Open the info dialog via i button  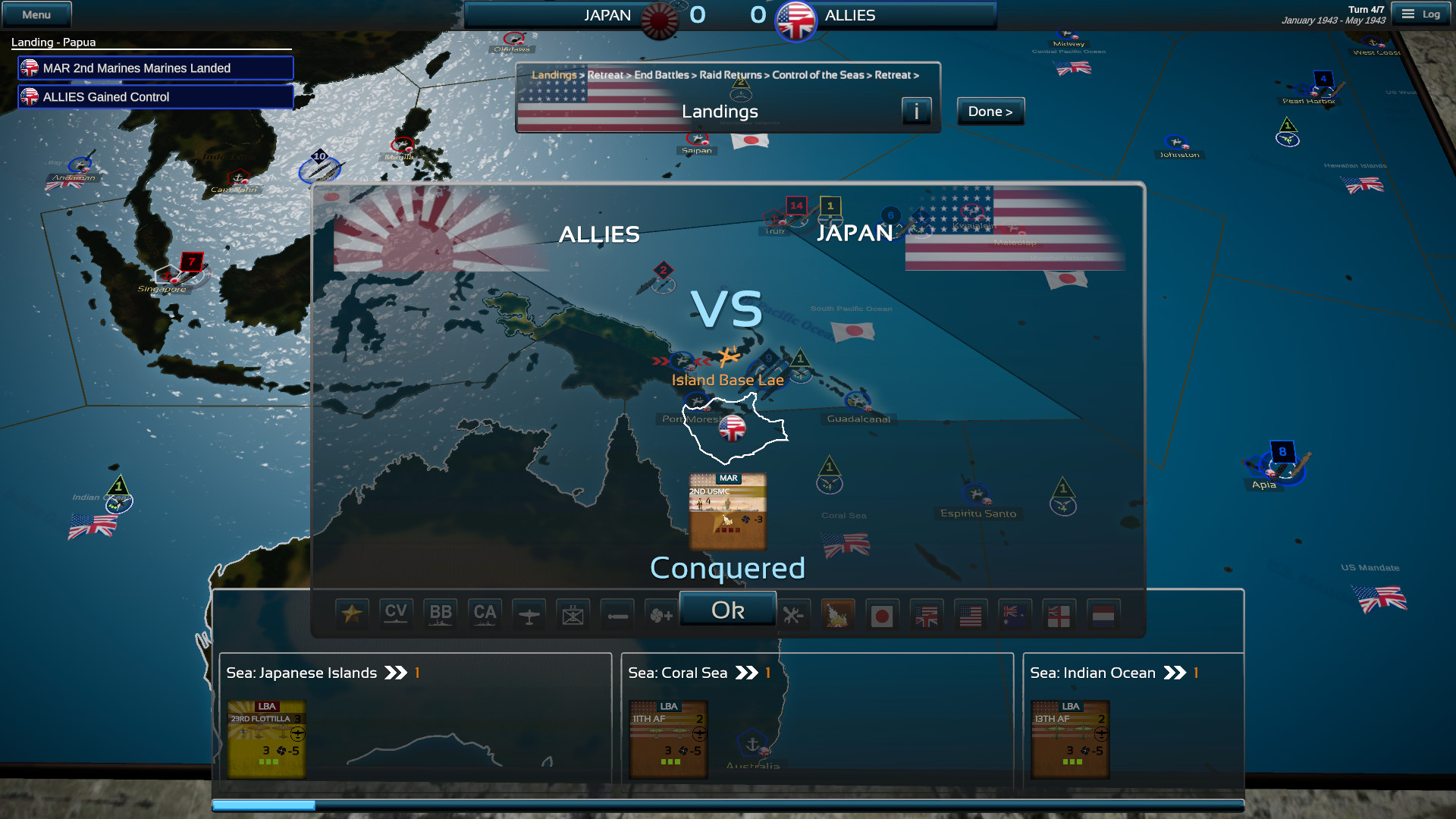tap(917, 111)
